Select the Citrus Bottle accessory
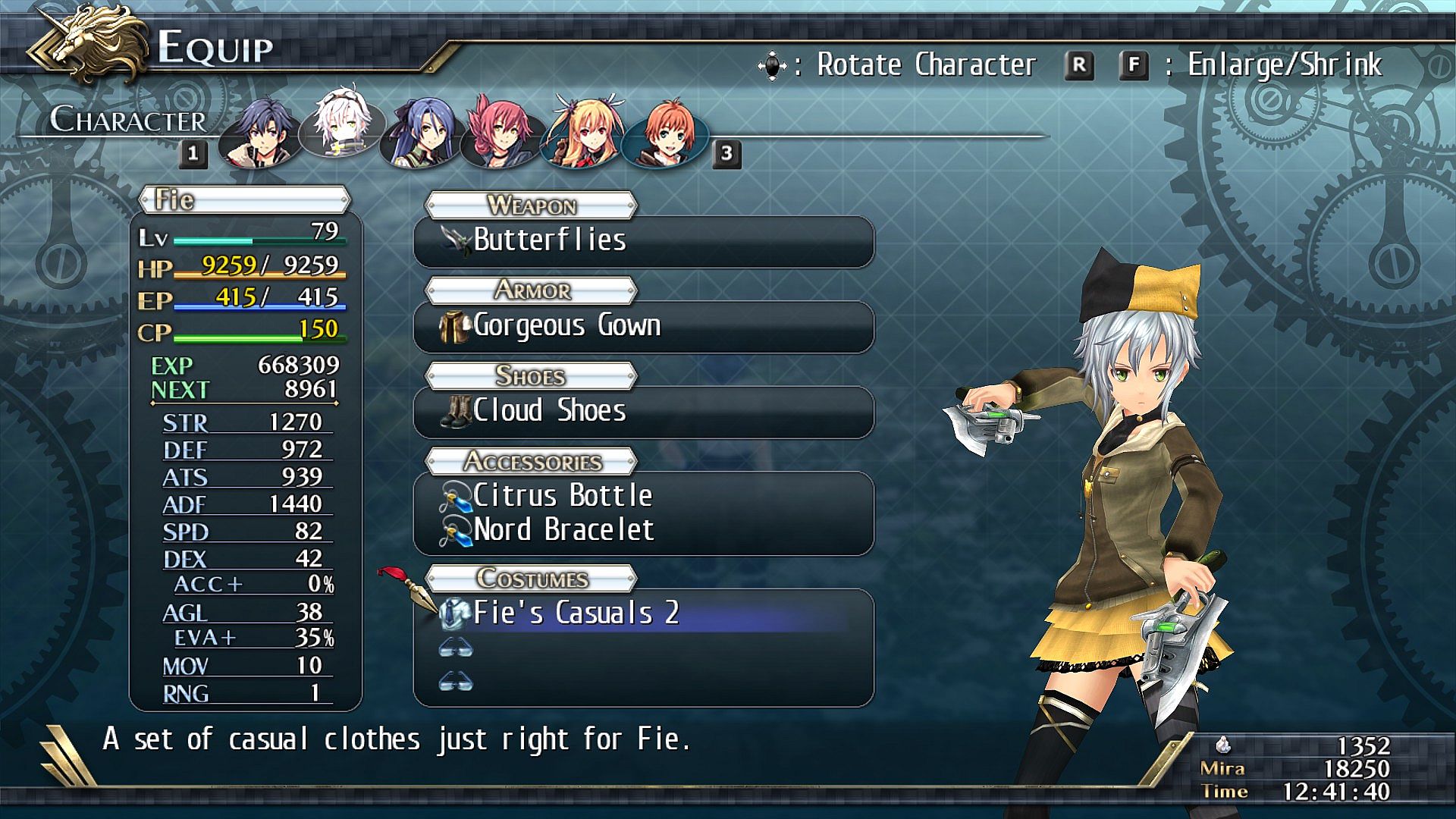 [x=643, y=496]
